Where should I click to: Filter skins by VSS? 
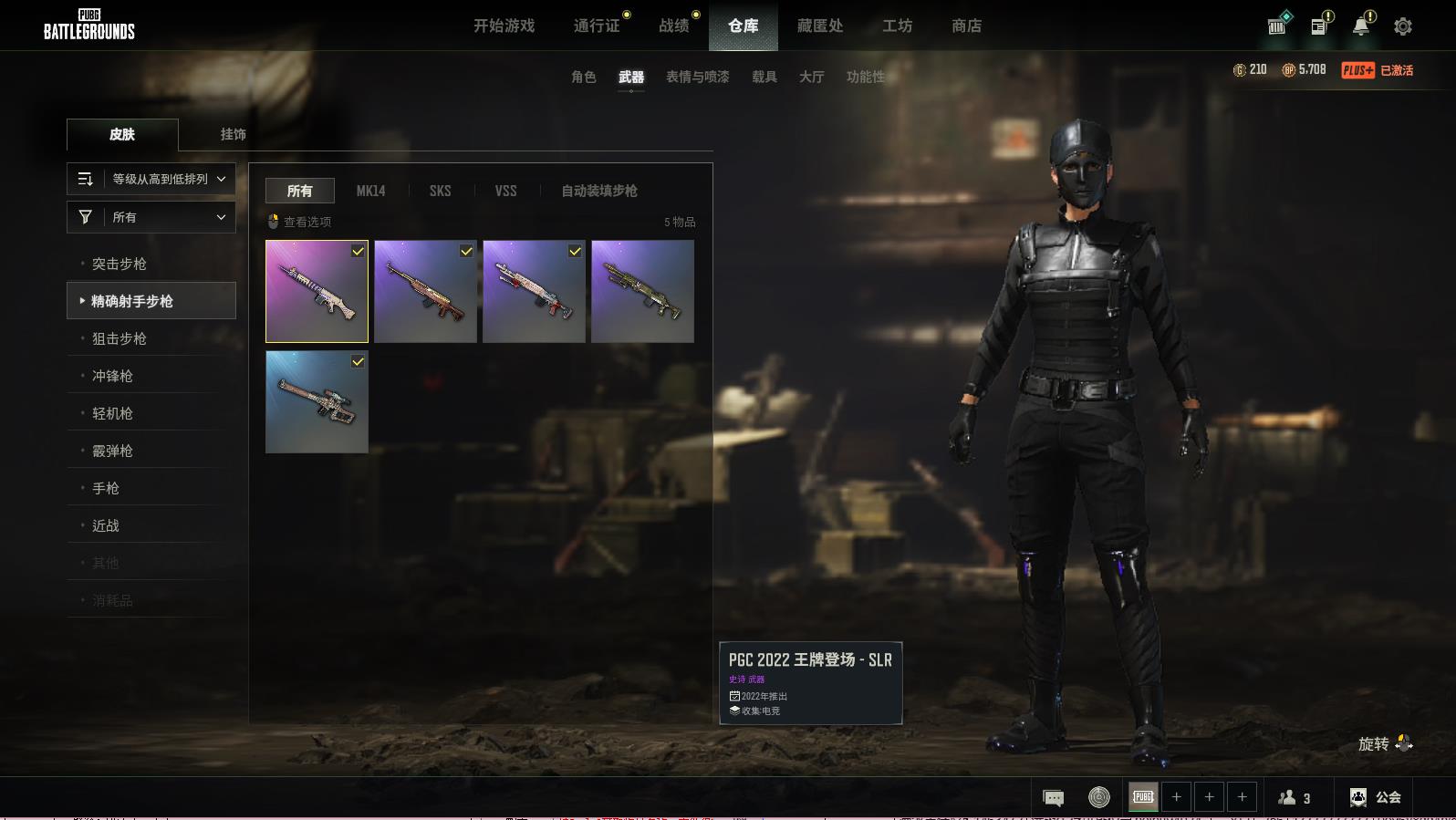tap(505, 191)
